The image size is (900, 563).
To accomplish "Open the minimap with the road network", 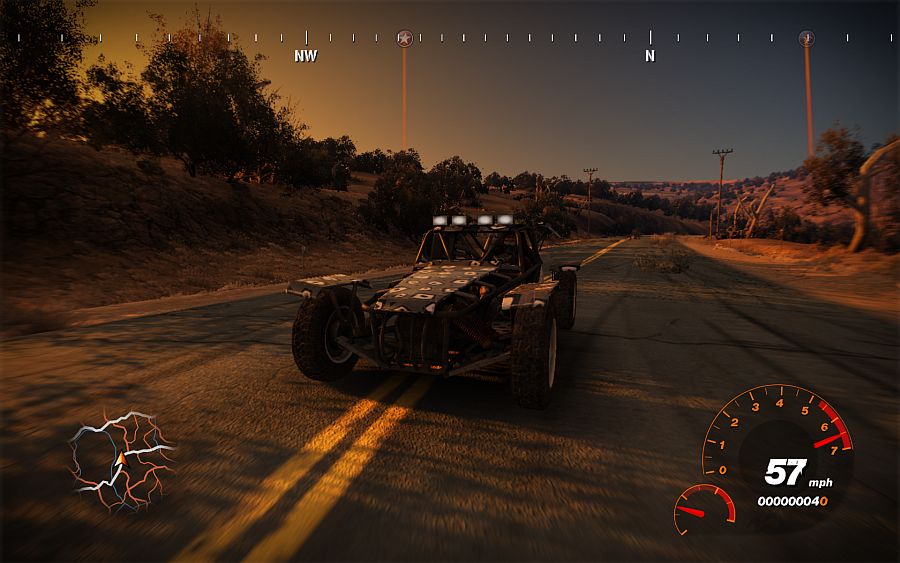I will [120, 460].
